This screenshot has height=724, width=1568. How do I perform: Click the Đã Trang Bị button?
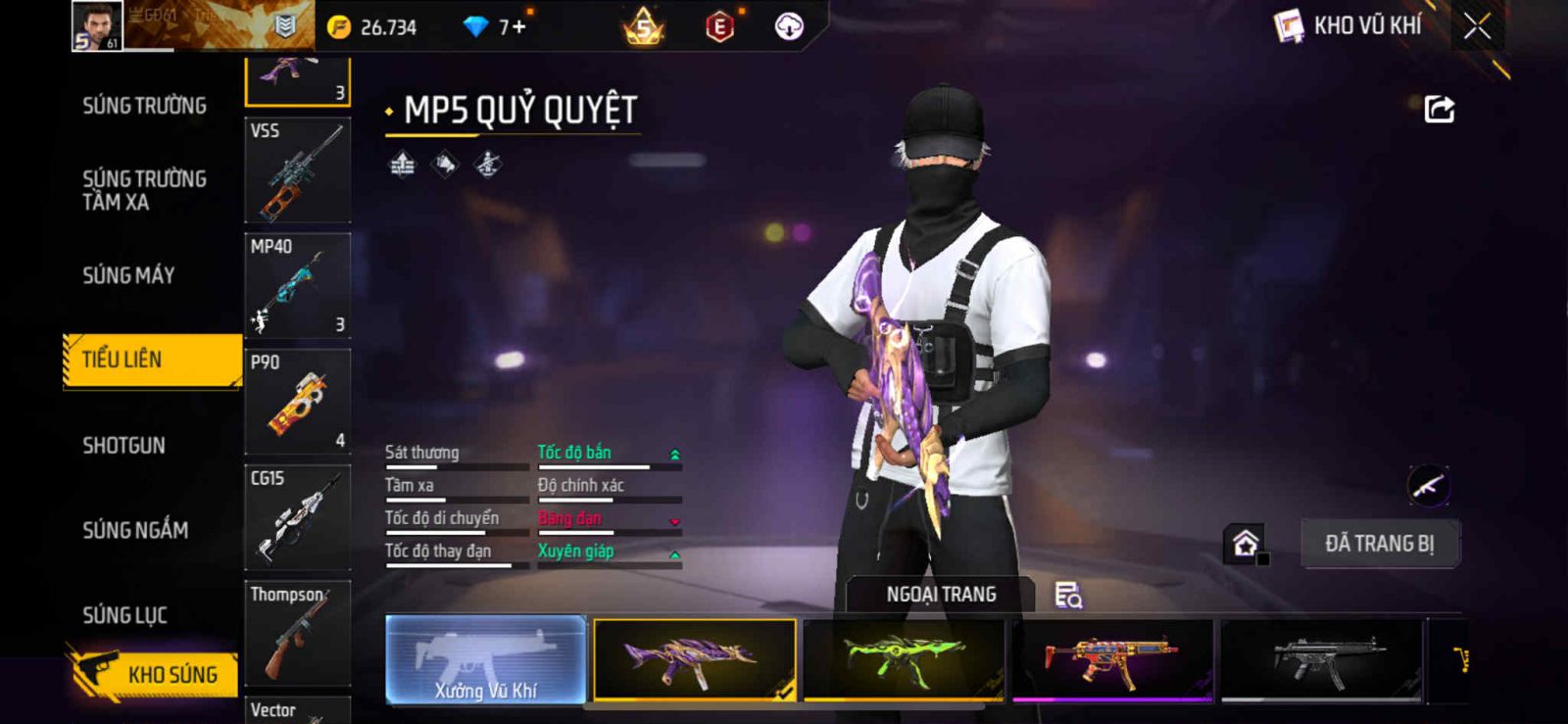click(1379, 544)
